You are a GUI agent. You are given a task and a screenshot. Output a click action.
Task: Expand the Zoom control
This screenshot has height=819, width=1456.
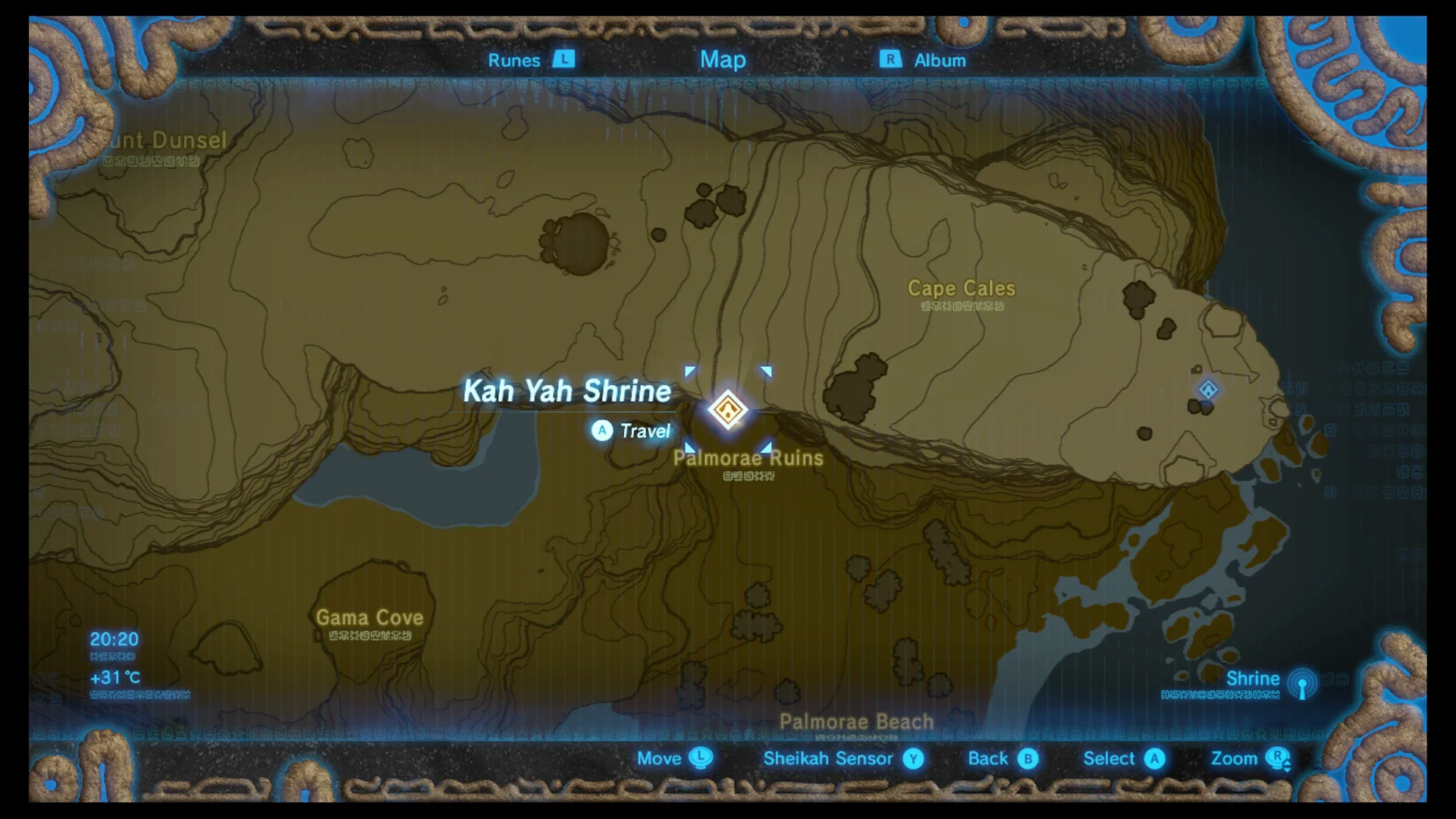(1235, 758)
